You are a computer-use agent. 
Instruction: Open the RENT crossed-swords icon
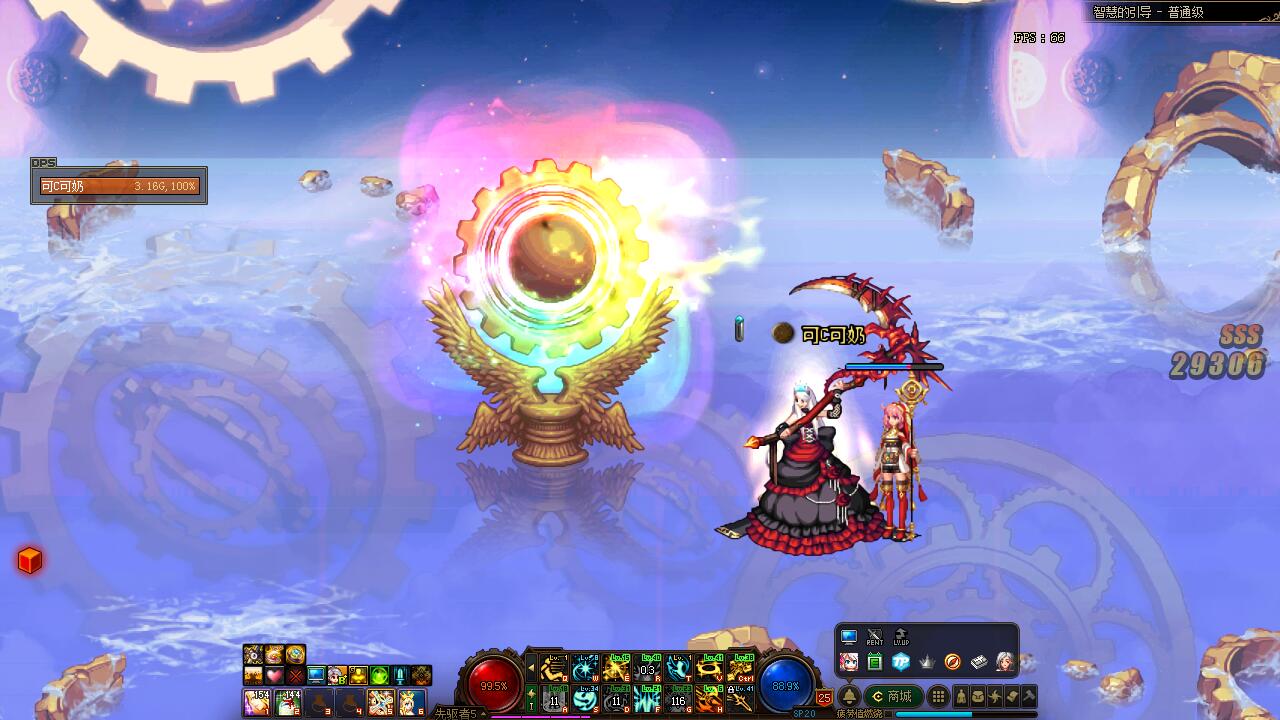[x=875, y=637]
